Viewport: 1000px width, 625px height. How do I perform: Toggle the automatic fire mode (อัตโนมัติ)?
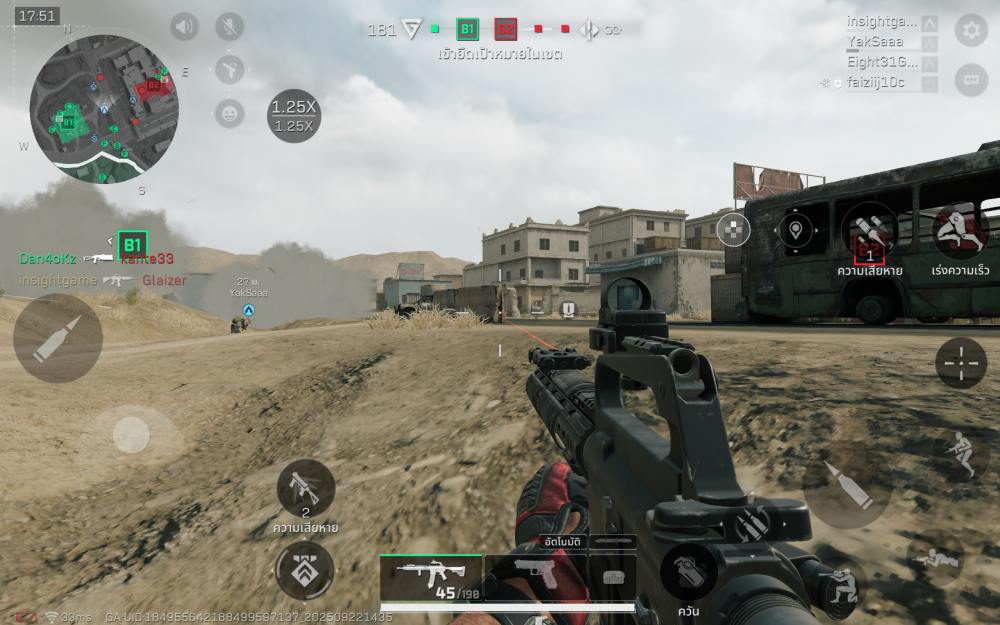[562, 541]
